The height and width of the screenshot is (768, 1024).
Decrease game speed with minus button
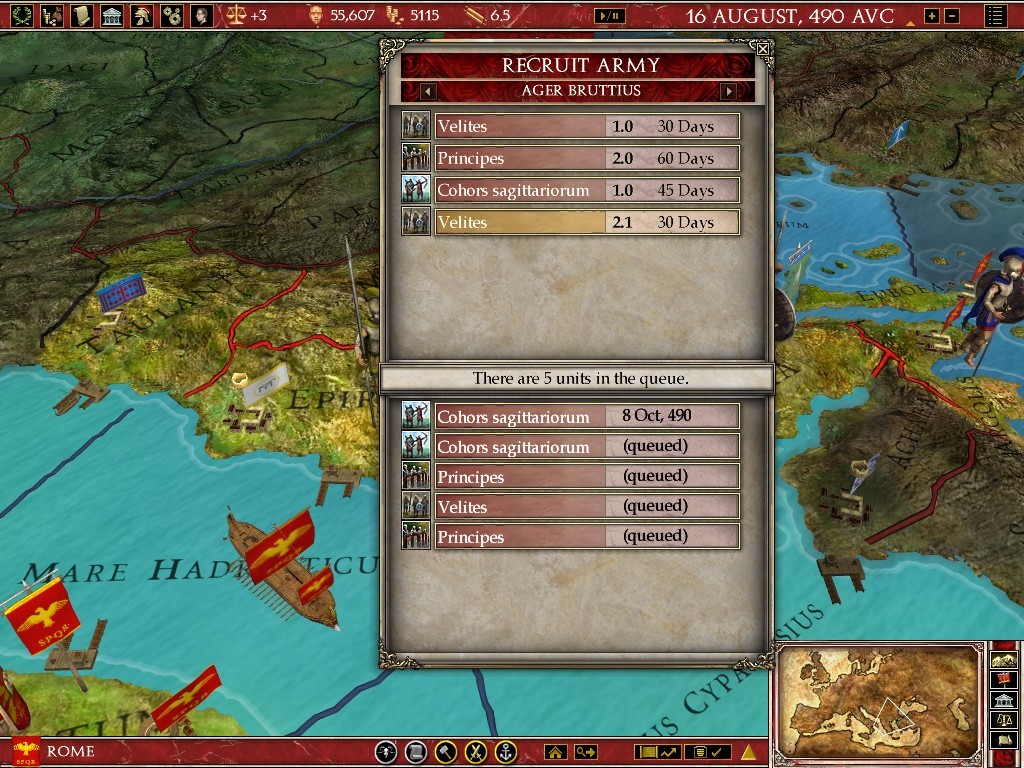952,16
